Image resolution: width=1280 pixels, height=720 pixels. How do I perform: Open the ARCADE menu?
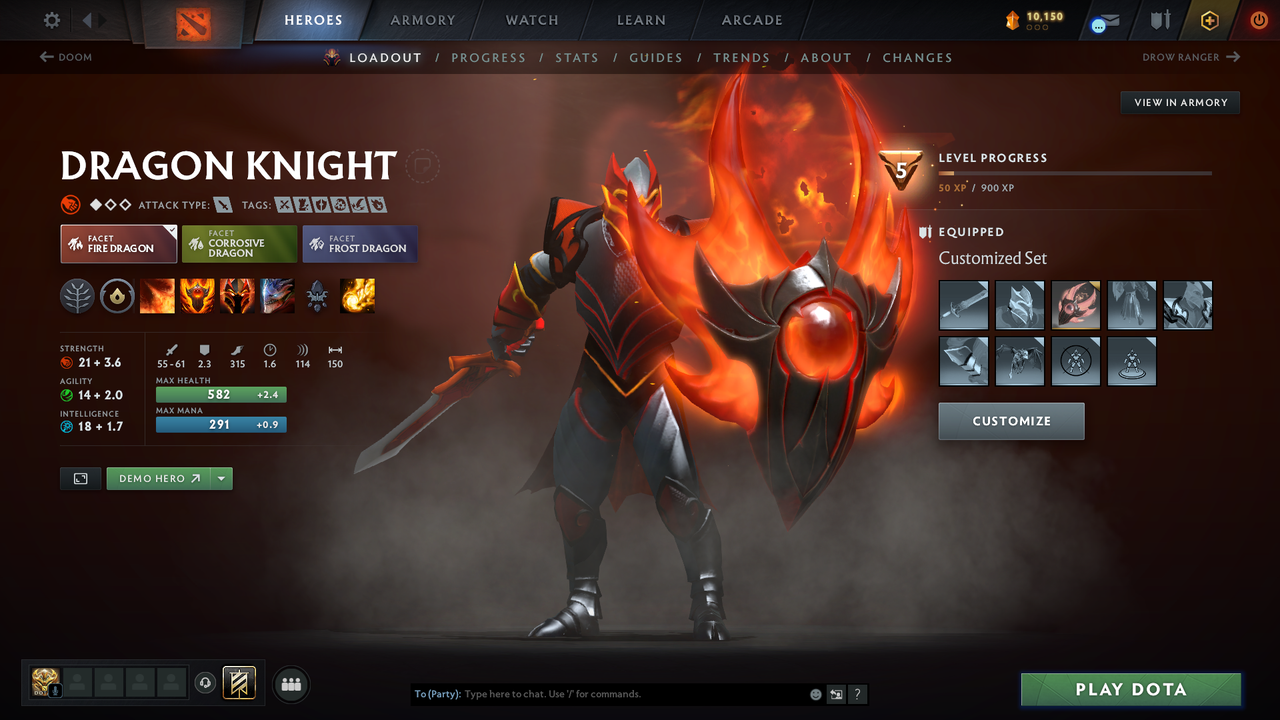click(751, 20)
